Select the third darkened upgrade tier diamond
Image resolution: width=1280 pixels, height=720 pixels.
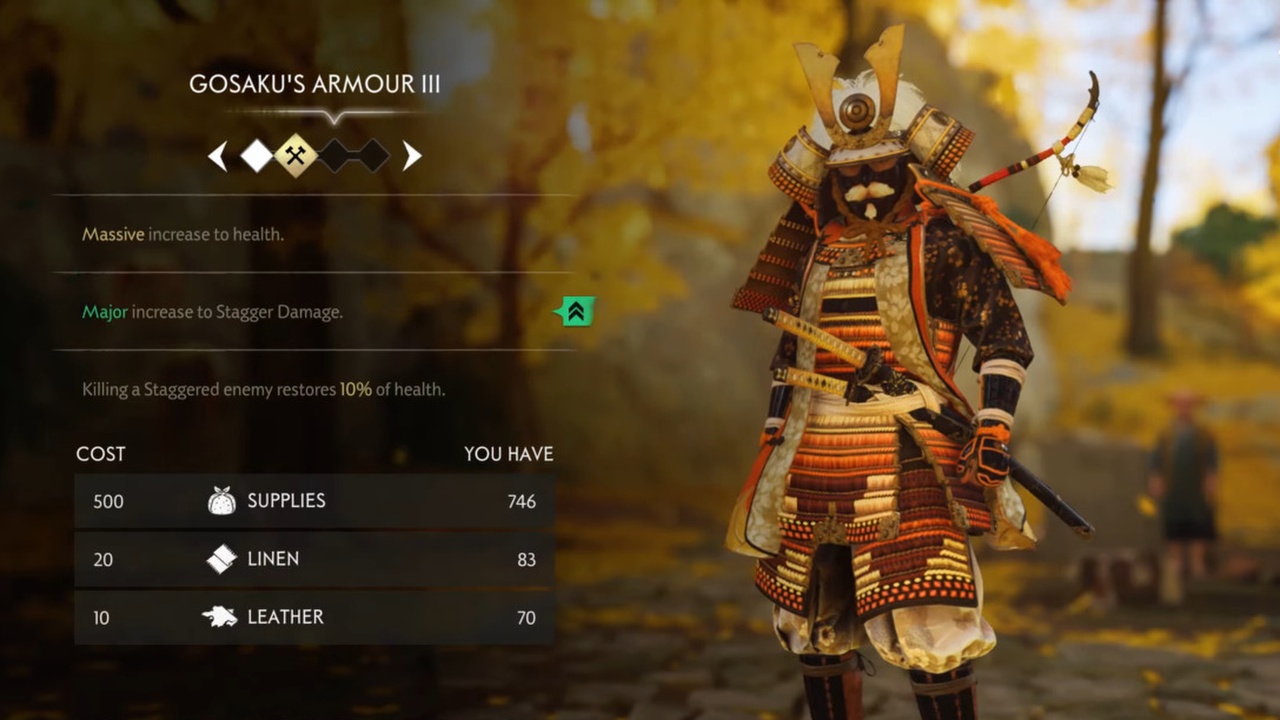334,156
